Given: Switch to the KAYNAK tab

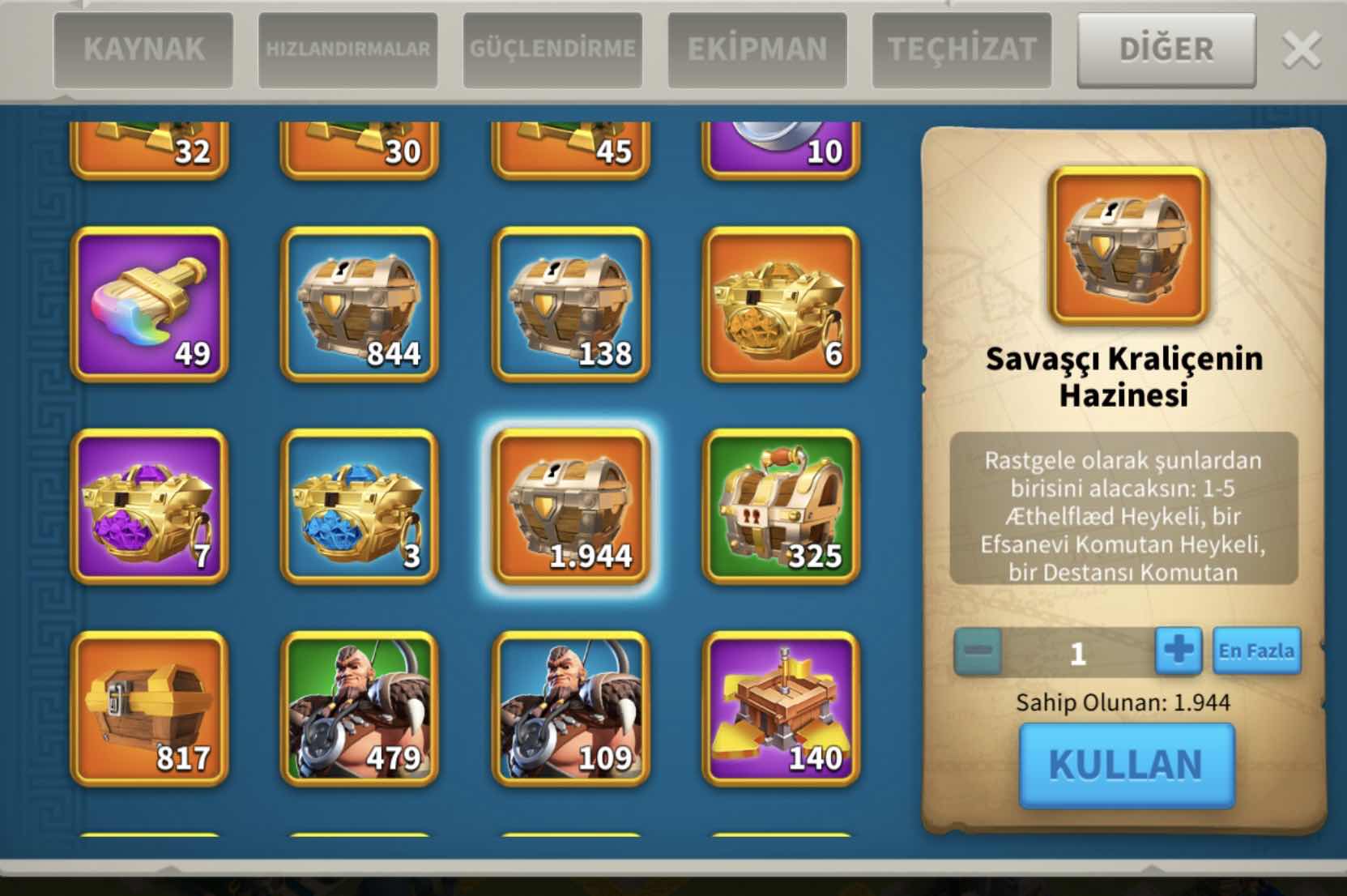Looking at the screenshot, I should [143, 49].
